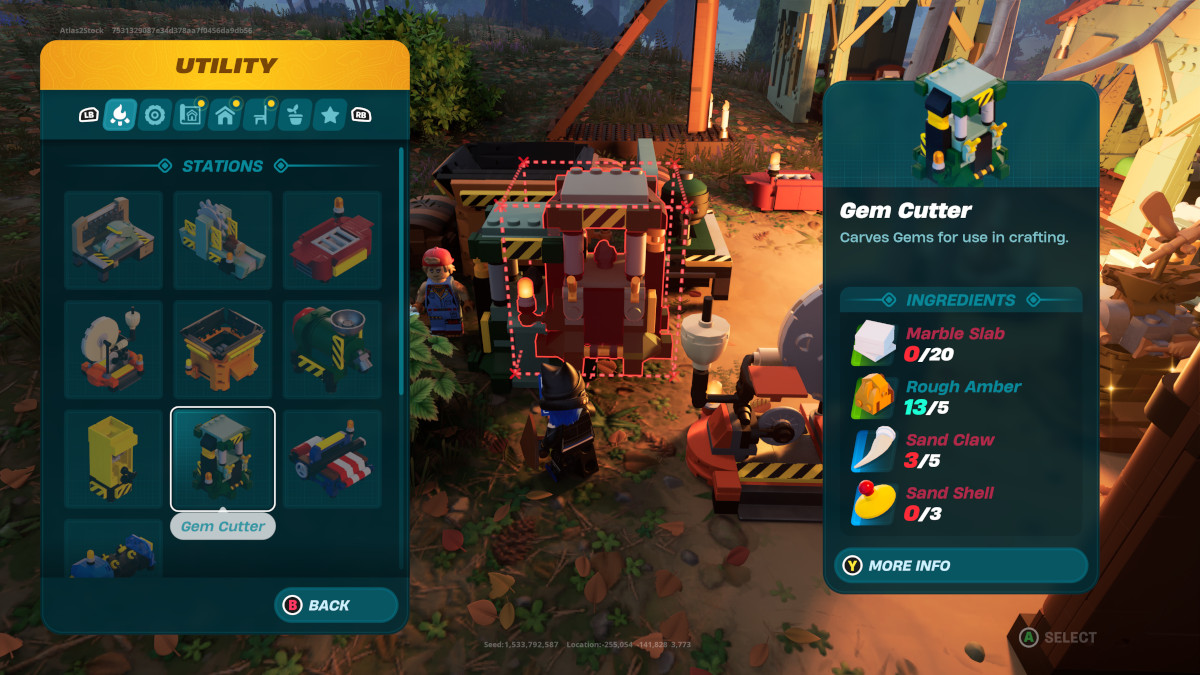Select the red-striped loom station tile
Screen dimensions: 1200x675
(332, 459)
